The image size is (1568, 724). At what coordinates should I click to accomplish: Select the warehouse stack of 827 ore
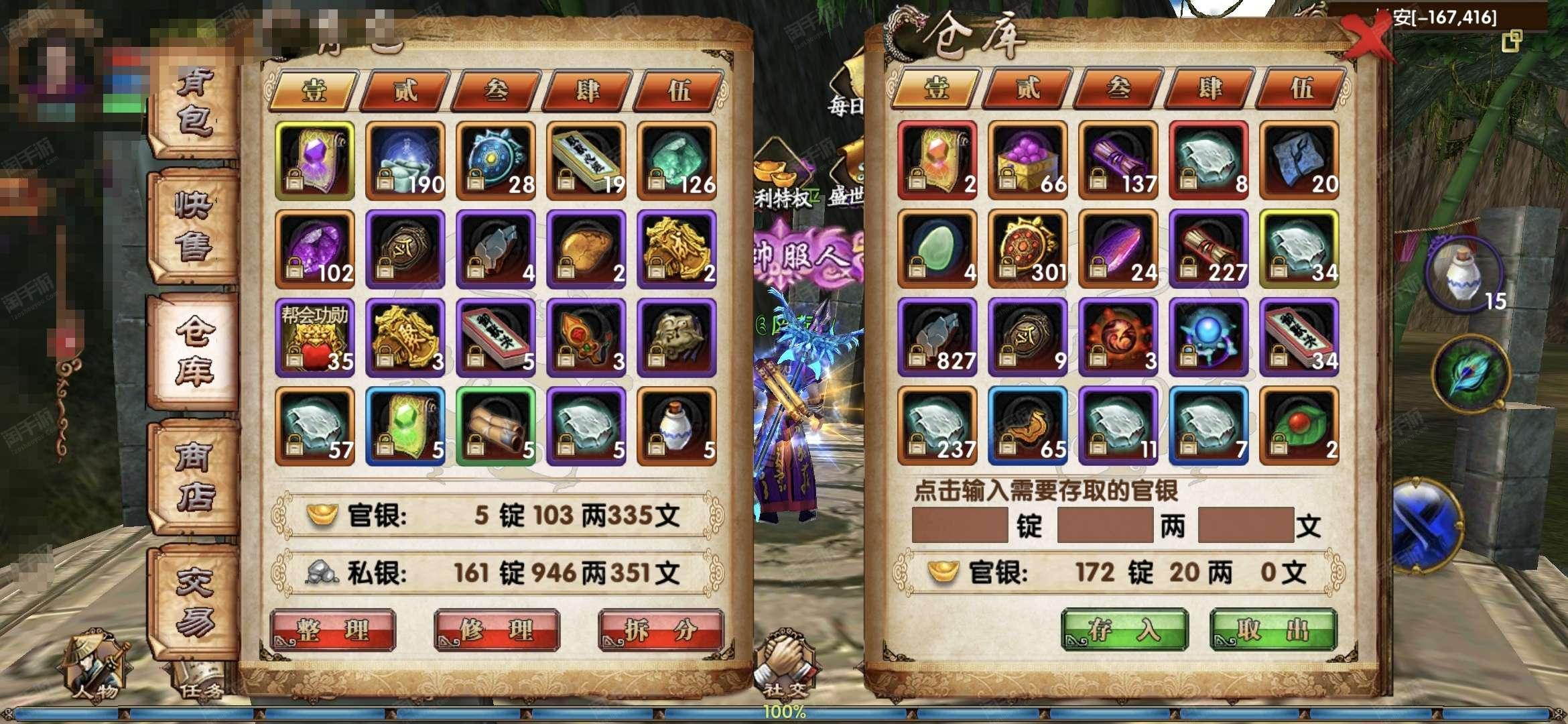(x=937, y=337)
